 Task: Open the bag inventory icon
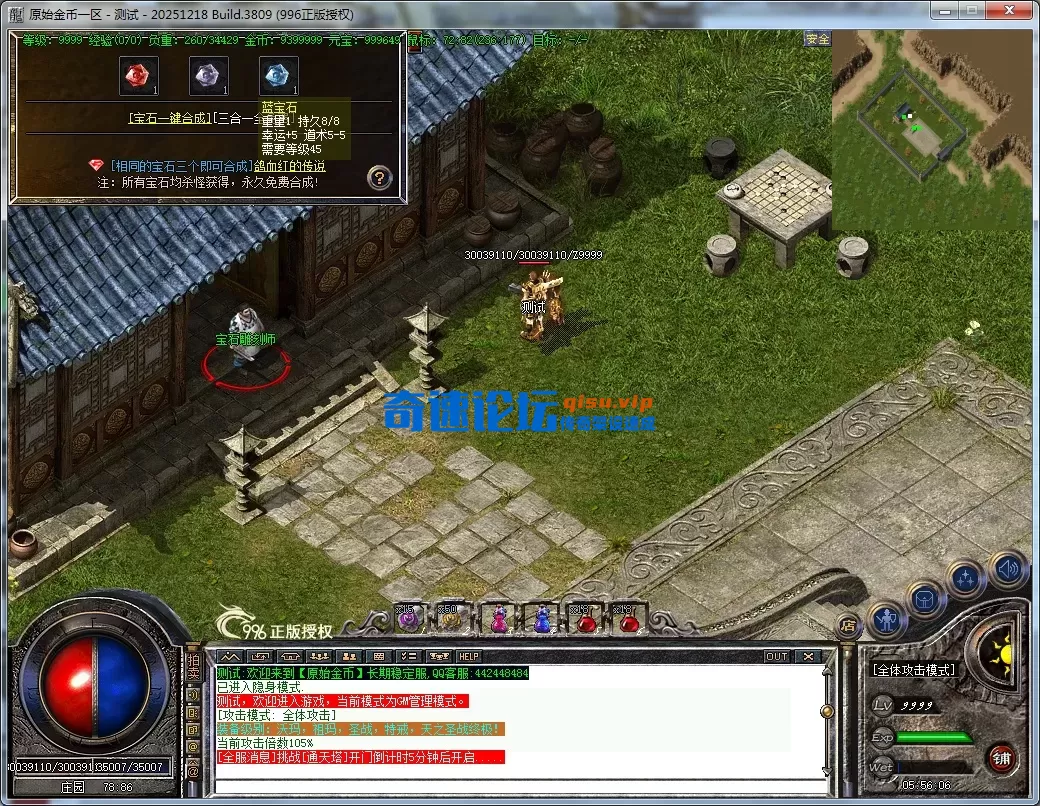click(x=926, y=600)
